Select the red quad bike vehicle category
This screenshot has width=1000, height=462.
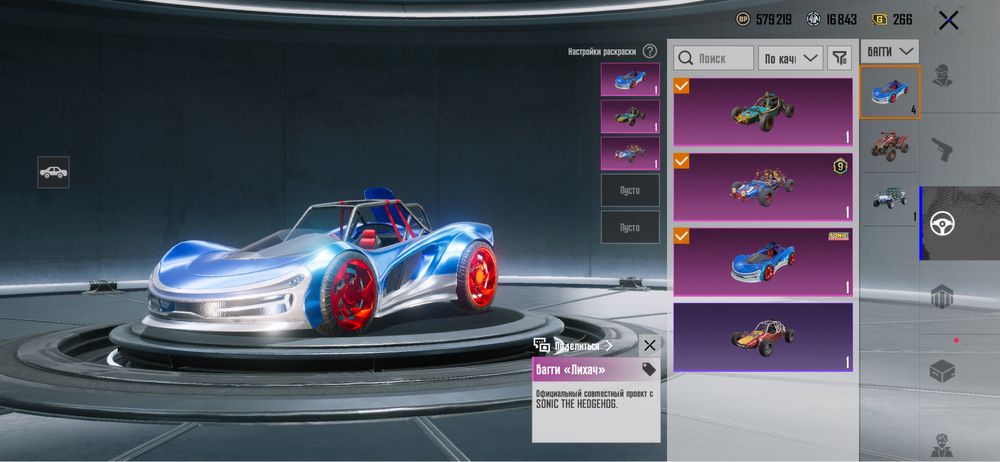tap(889, 144)
